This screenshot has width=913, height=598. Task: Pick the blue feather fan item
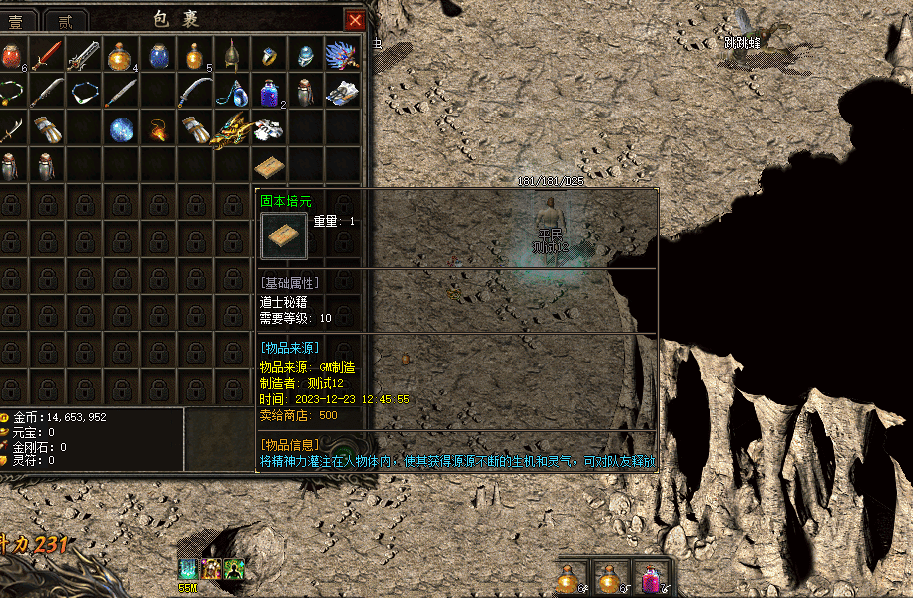342,56
